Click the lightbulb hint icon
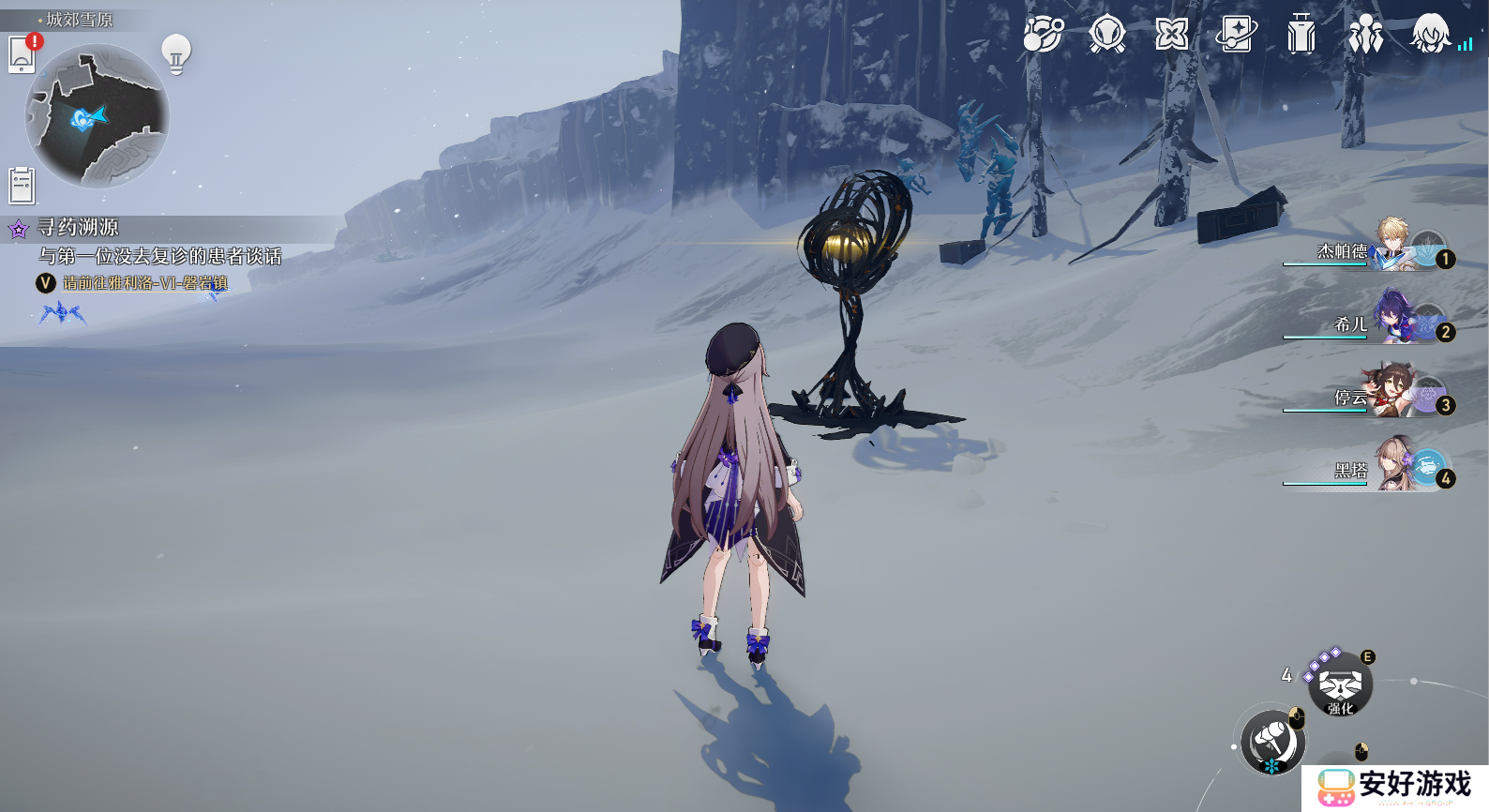Screen dimensions: 1489x812 [175, 53]
